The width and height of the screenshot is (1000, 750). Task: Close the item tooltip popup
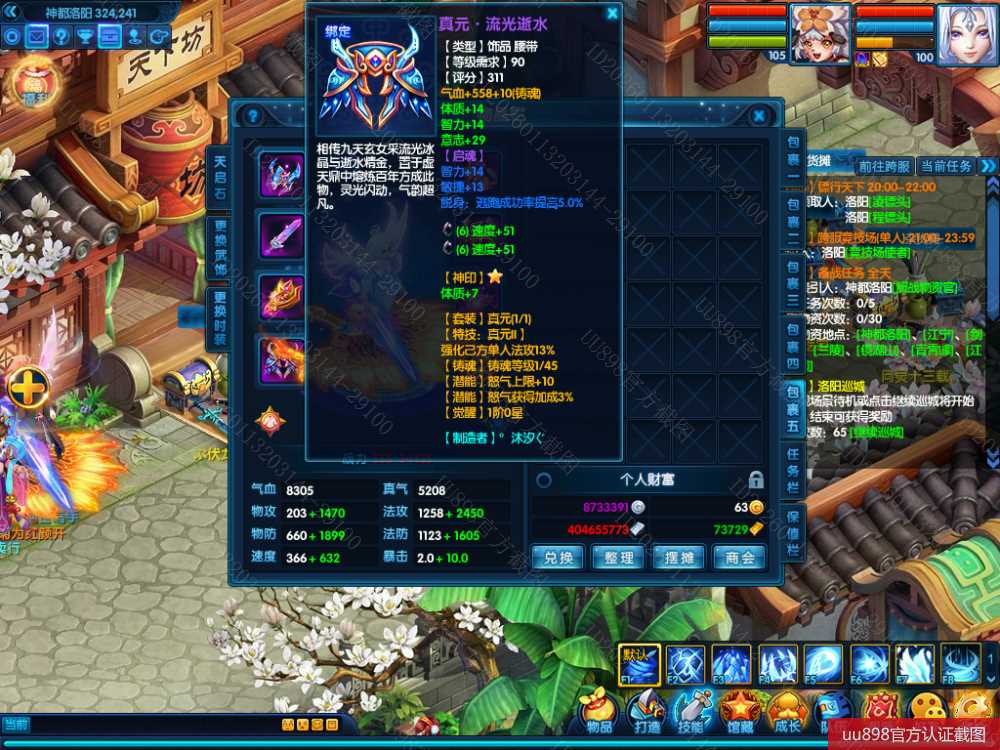click(x=612, y=14)
